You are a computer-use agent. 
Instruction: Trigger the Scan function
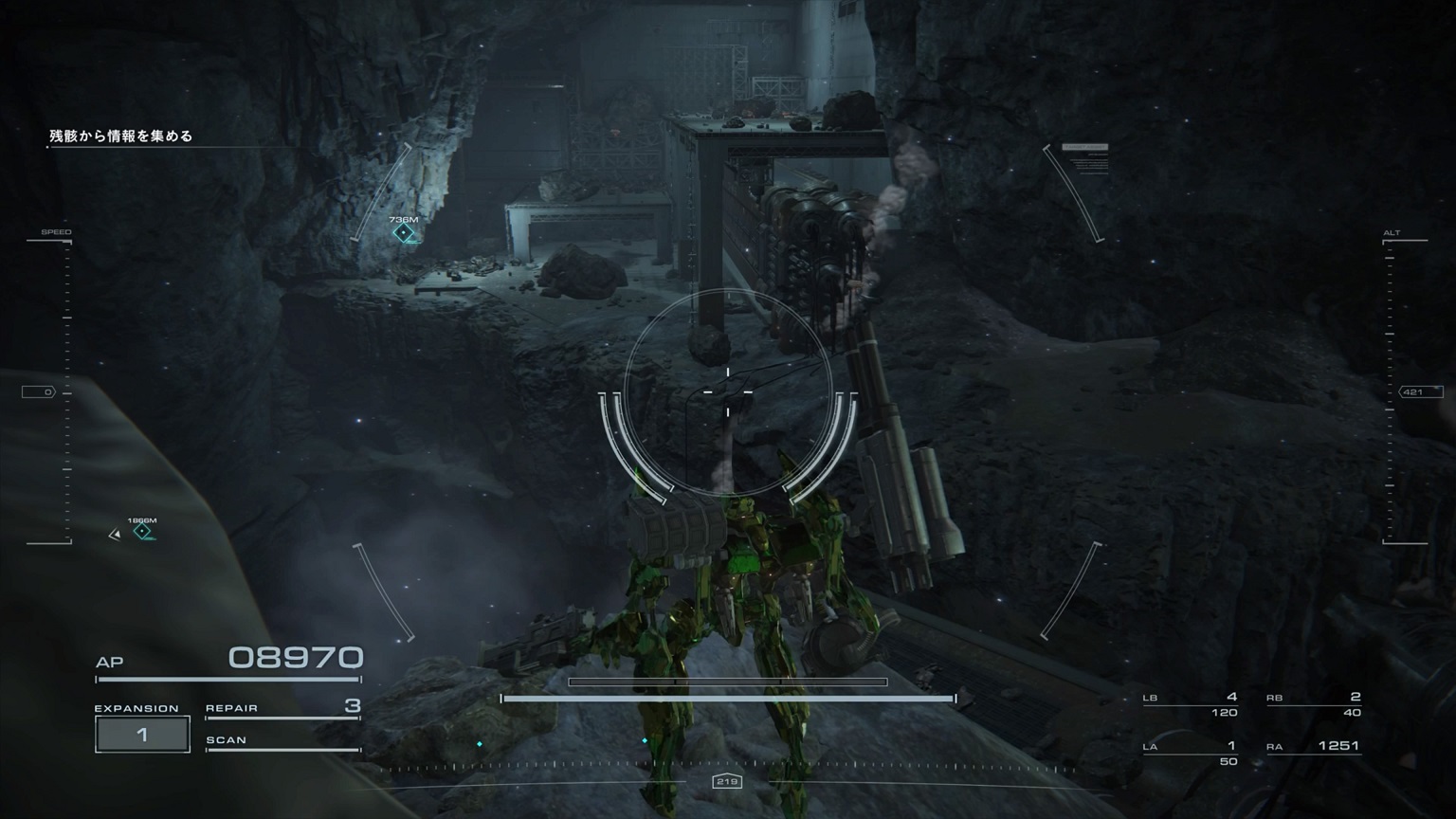pos(282,740)
